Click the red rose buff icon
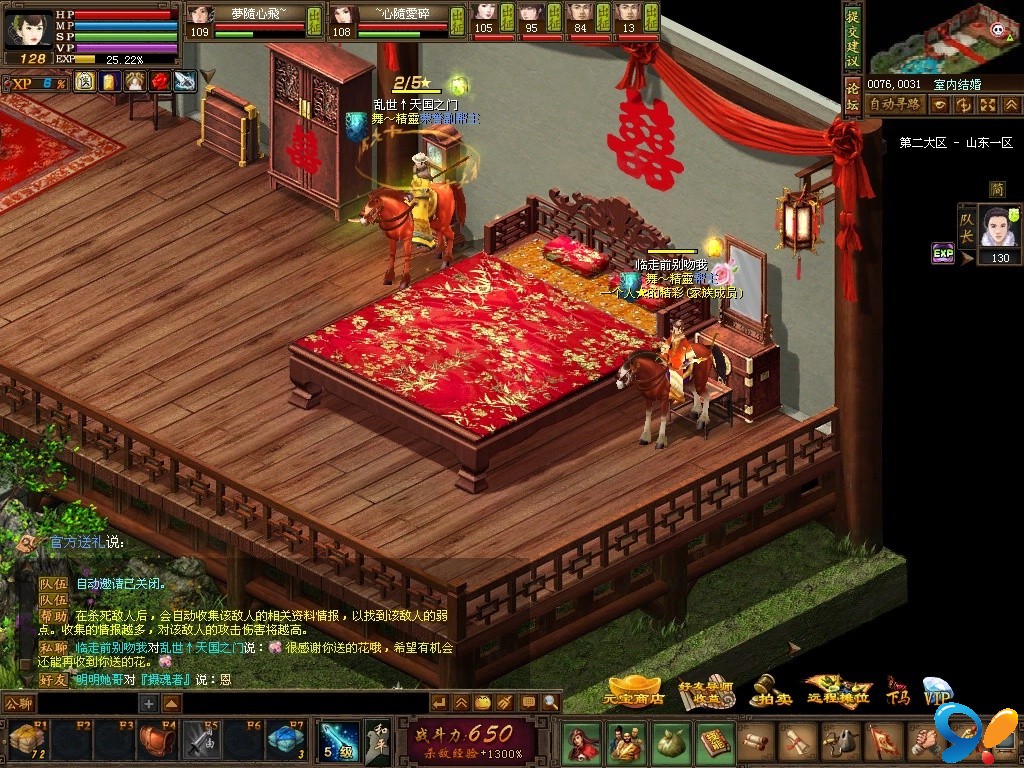 160,81
